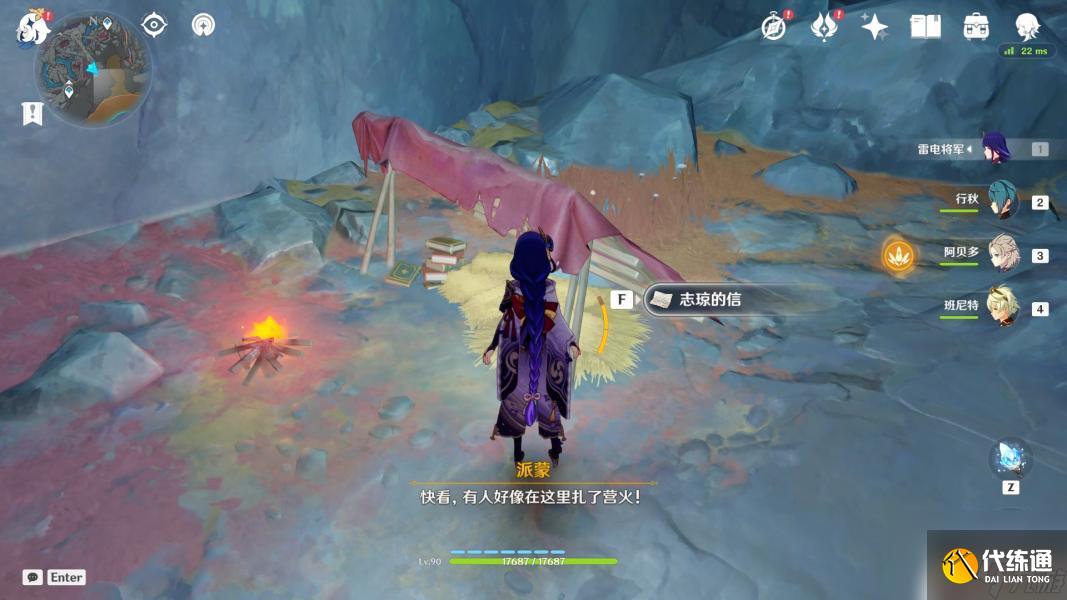The image size is (1067, 600).
Task: Open the chat speech bubble
Action: (33, 577)
